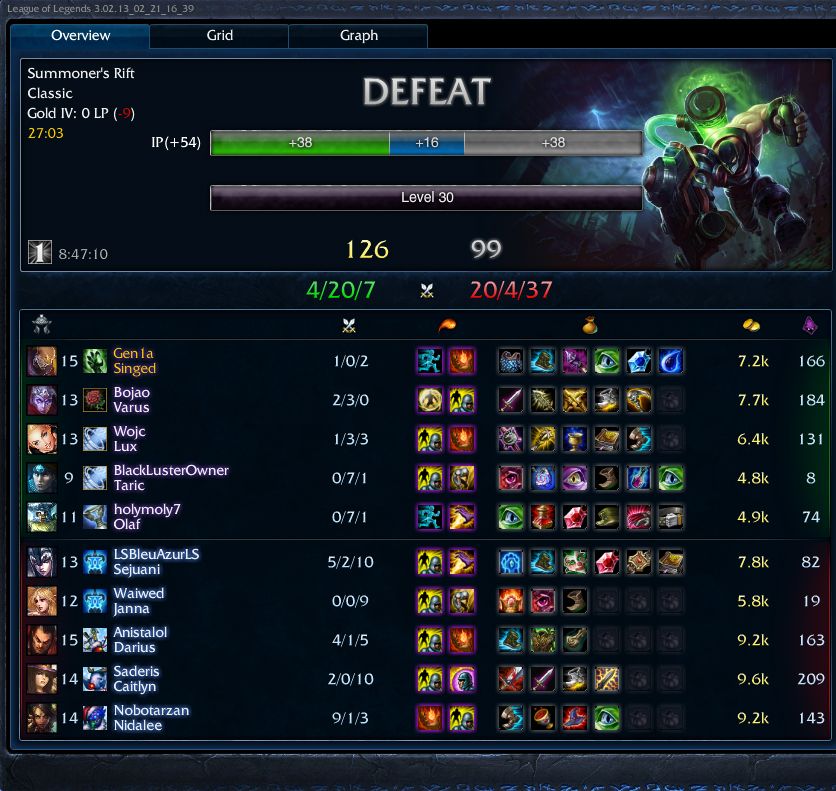Select Gen1a's Singed scoreboard row
Screen dimensions: 836x791
click(x=134, y=361)
